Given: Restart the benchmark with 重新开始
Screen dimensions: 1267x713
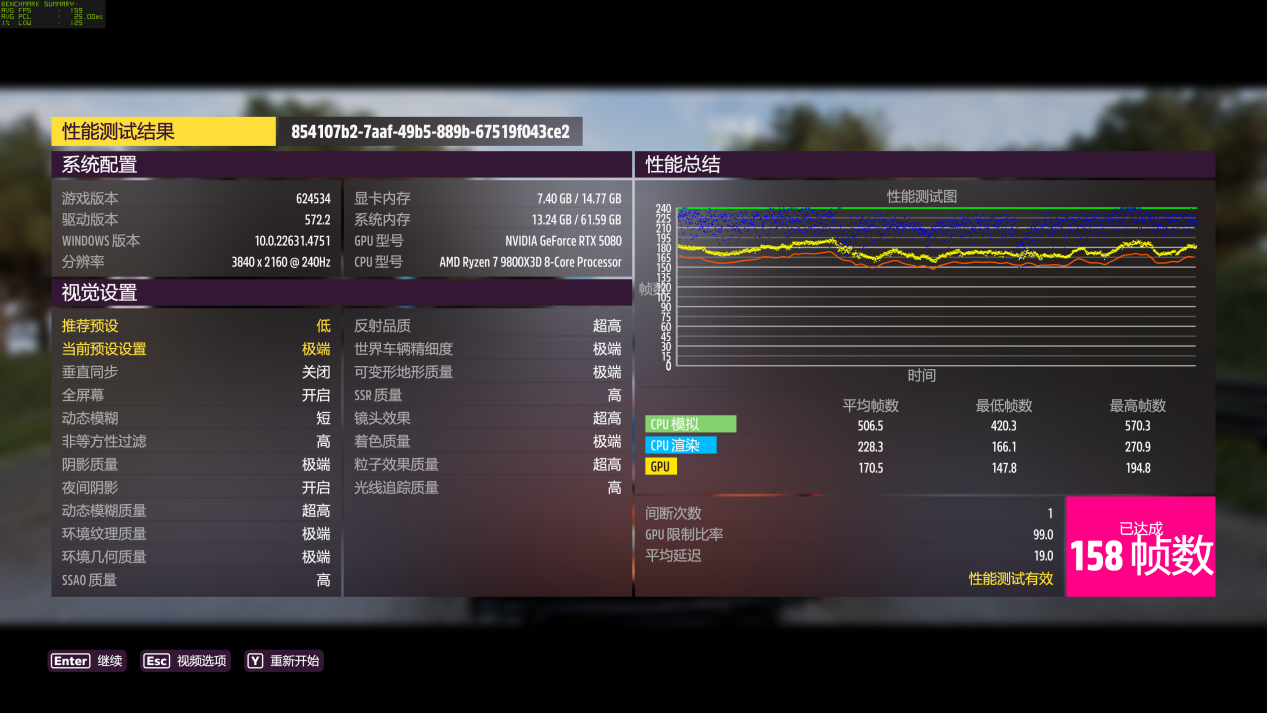Looking at the screenshot, I should tap(285, 661).
